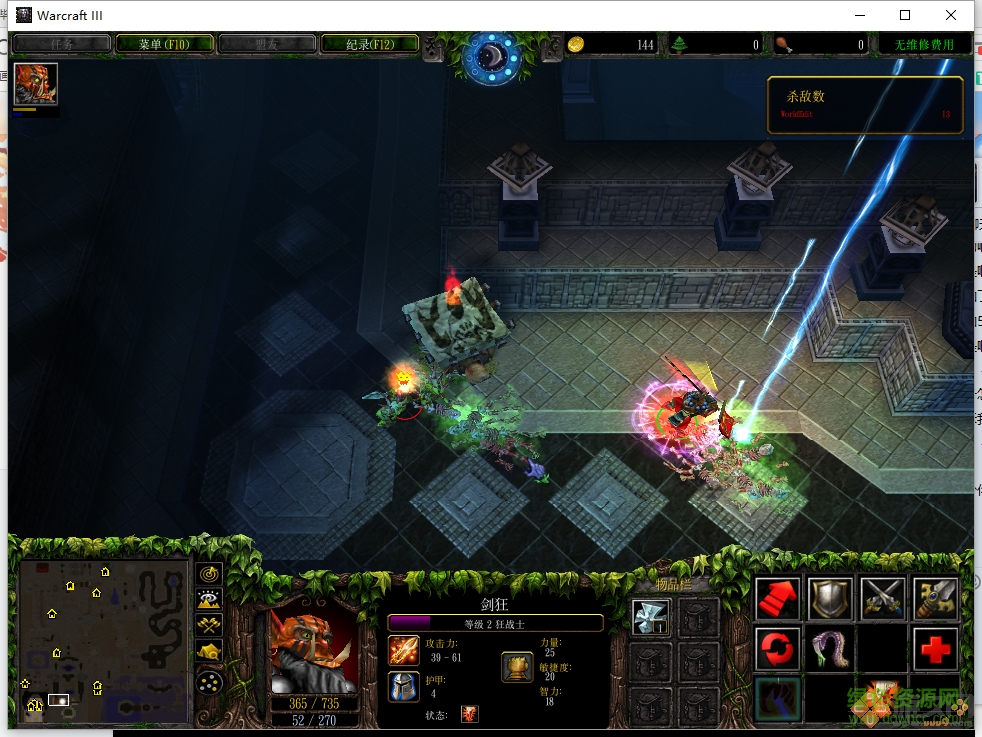Viewport: 982px width, 737px height.
Task: Select the red arrow Move command
Action: pos(777,599)
